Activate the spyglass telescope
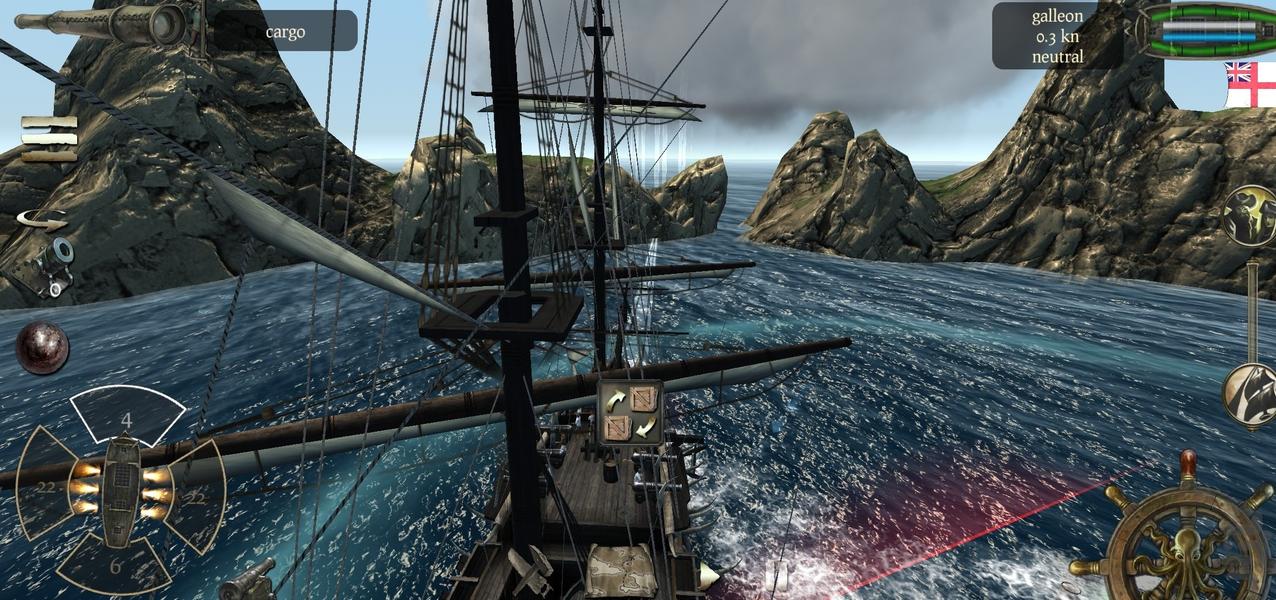Screen dimensions: 1276x600 pyautogui.click(x=108, y=22)
